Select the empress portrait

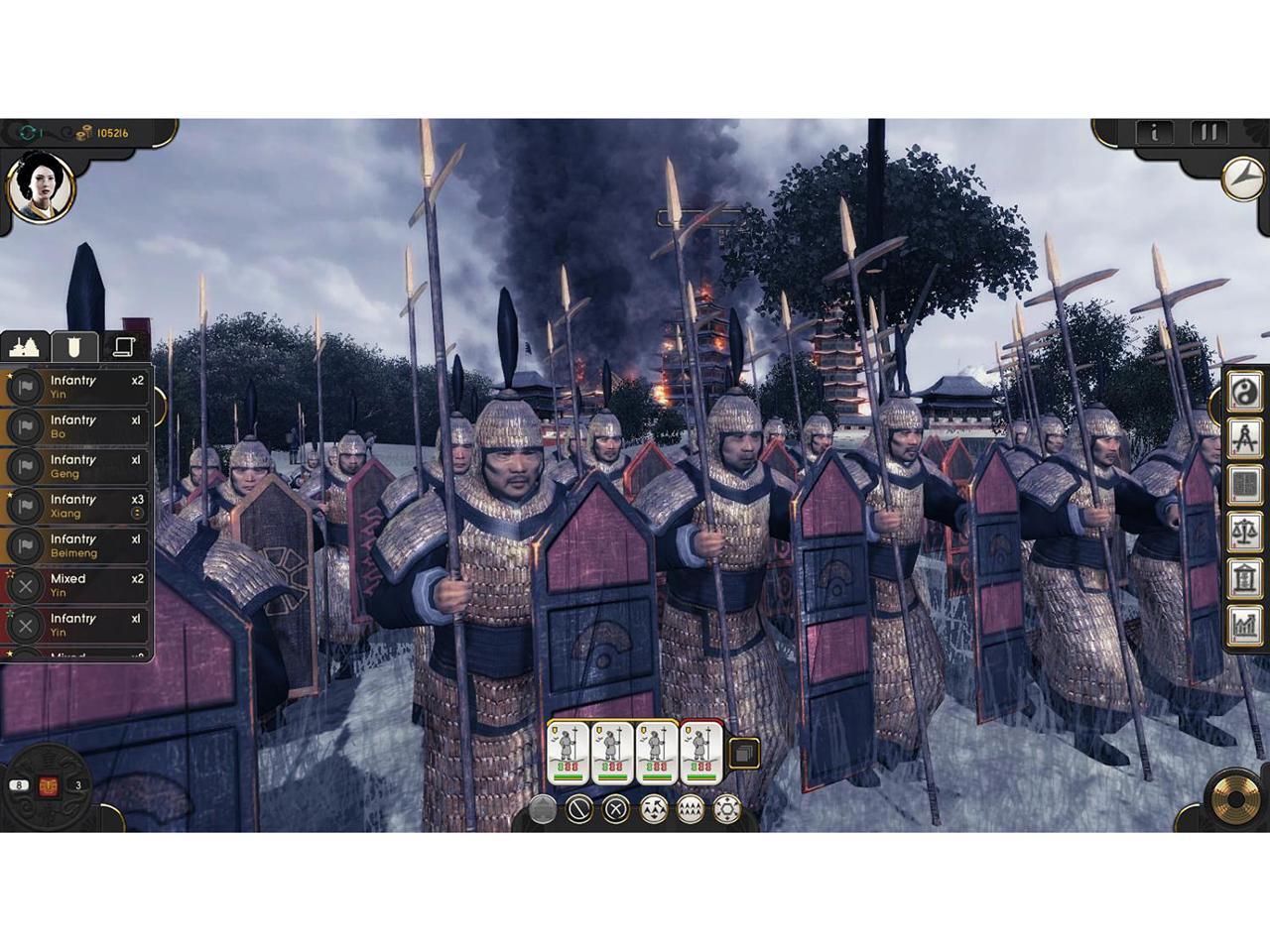click(42, 188)
